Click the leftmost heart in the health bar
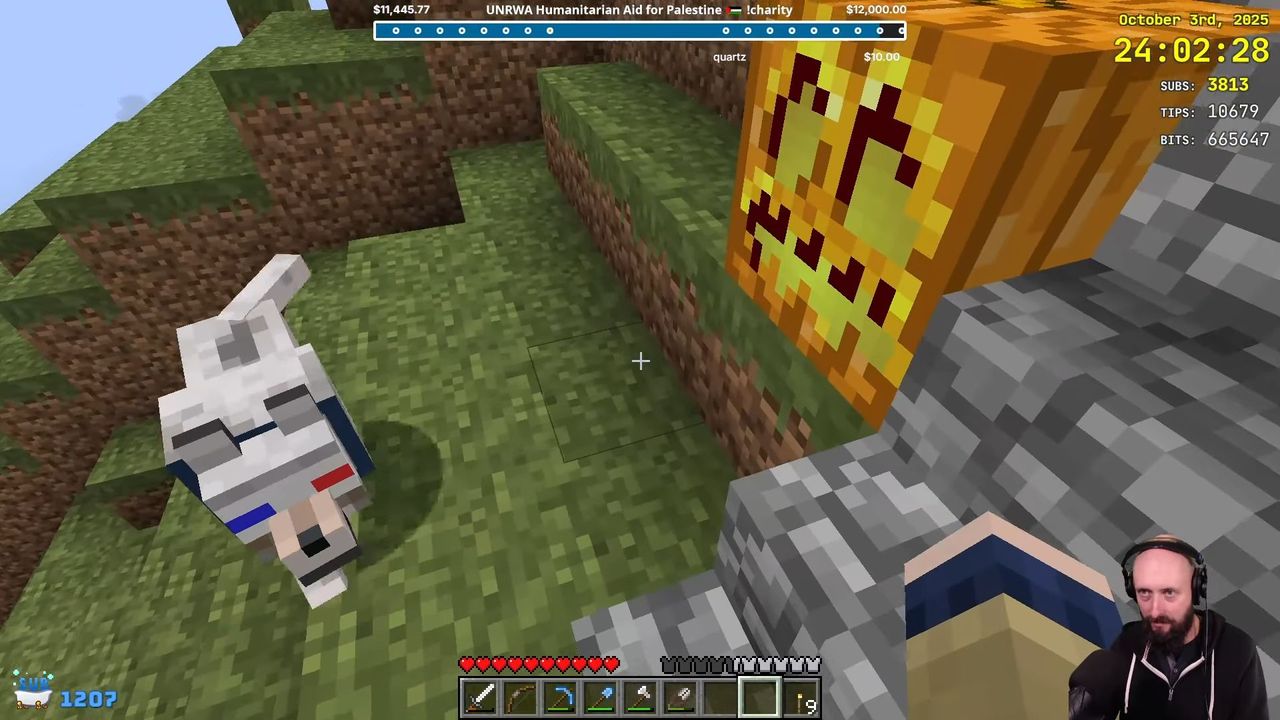This screenshot has height=720, width=1280. 468,663
